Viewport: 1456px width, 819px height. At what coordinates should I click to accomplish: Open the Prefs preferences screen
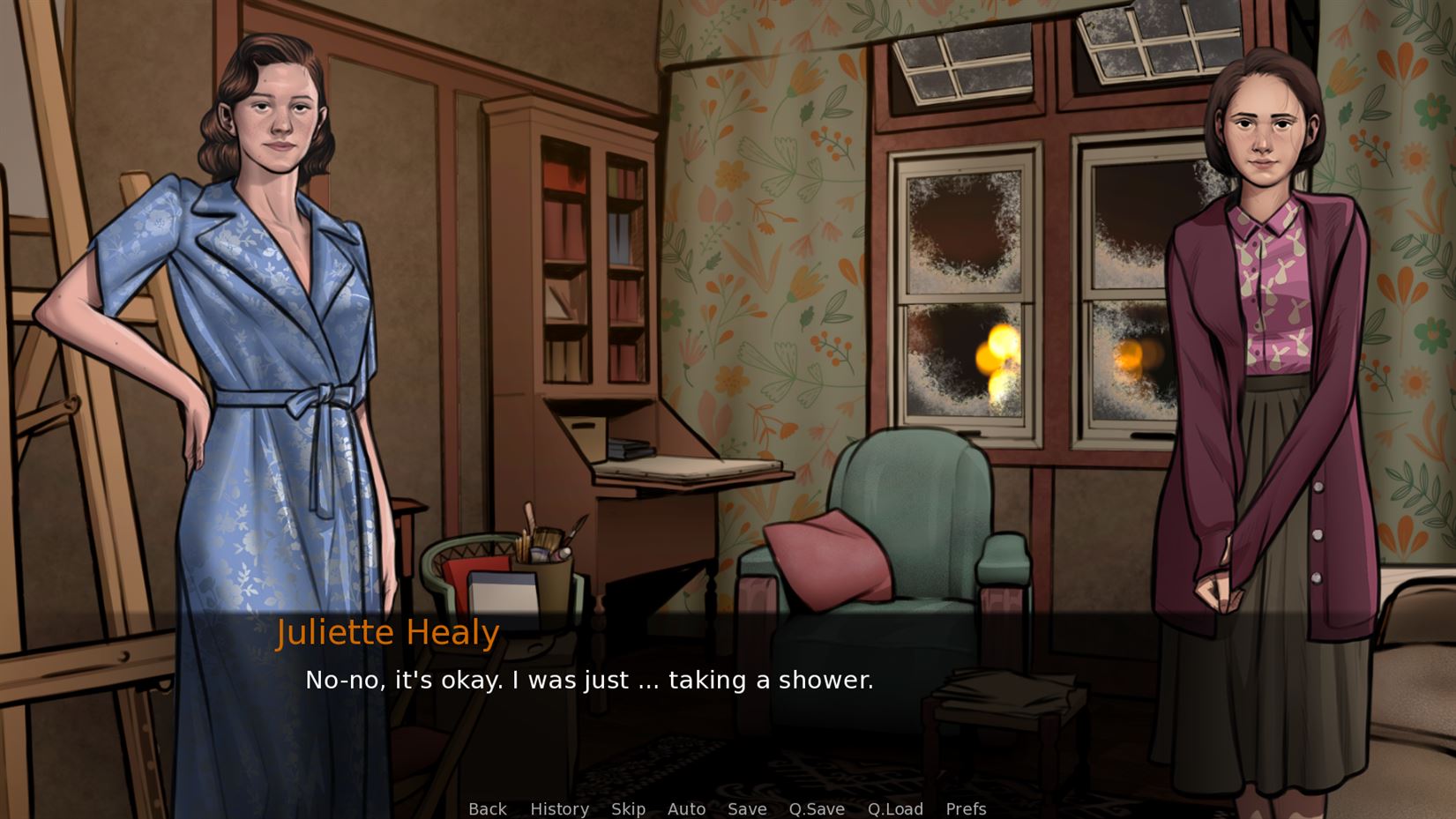[967, 809]
